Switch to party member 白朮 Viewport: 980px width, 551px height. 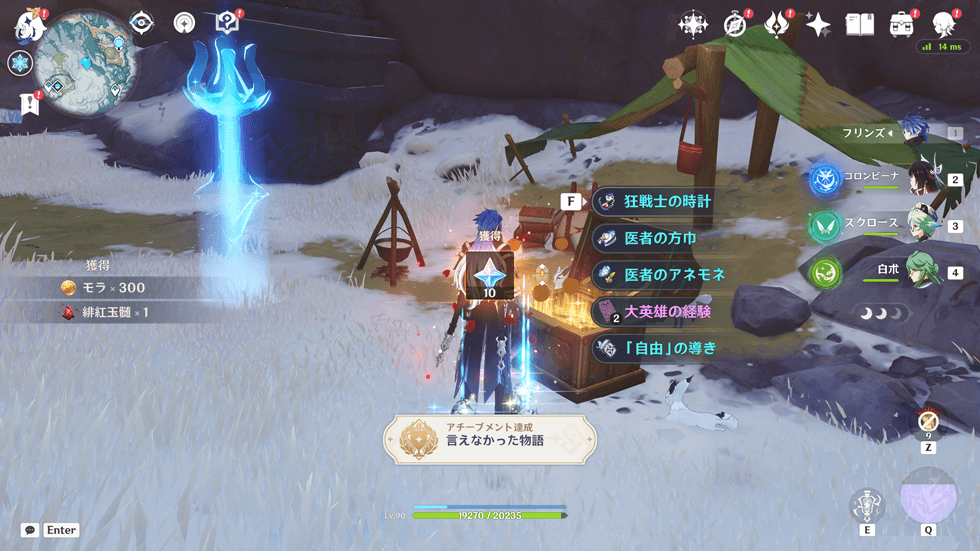click(x=920, y=270)
